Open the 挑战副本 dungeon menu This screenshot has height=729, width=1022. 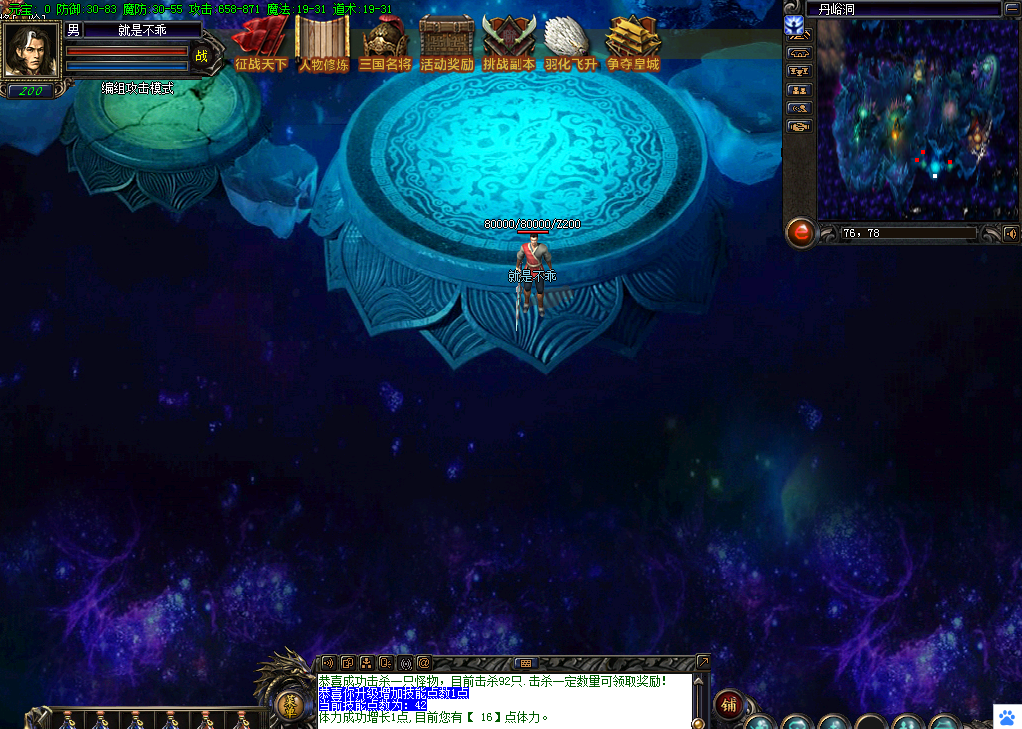(x=508, y=44)
